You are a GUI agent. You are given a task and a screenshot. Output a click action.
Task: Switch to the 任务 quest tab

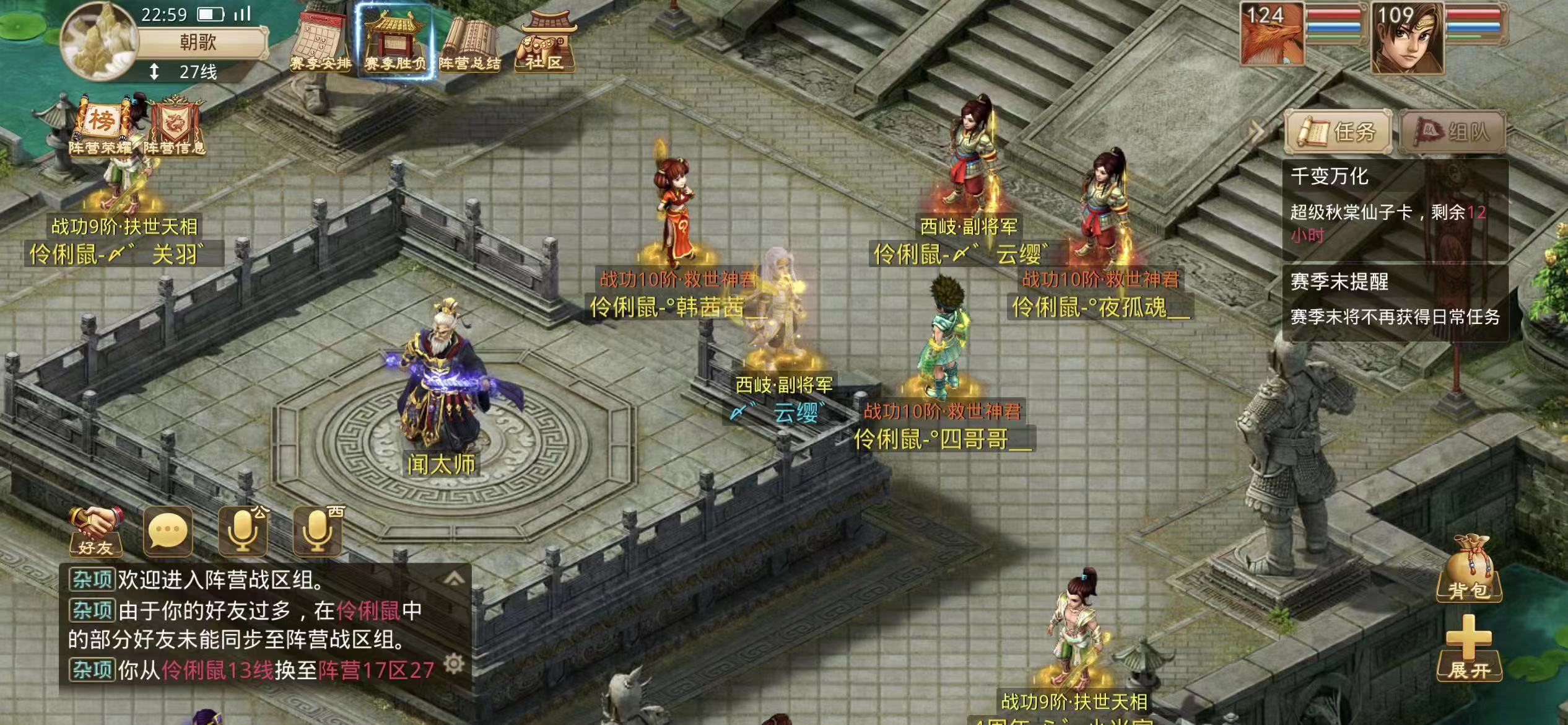(x=1338, y=131)
